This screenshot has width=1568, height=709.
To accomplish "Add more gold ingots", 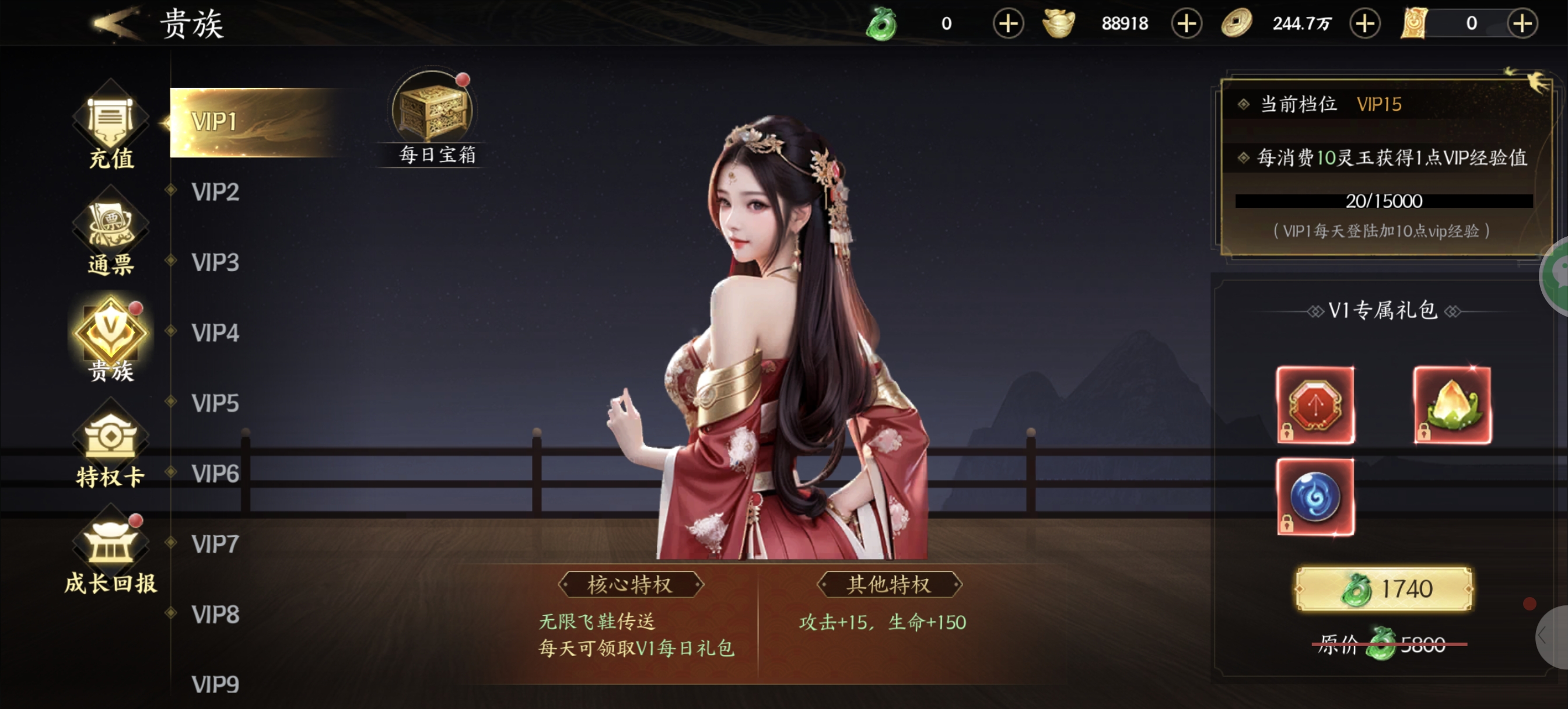I will click(1186, 24).
